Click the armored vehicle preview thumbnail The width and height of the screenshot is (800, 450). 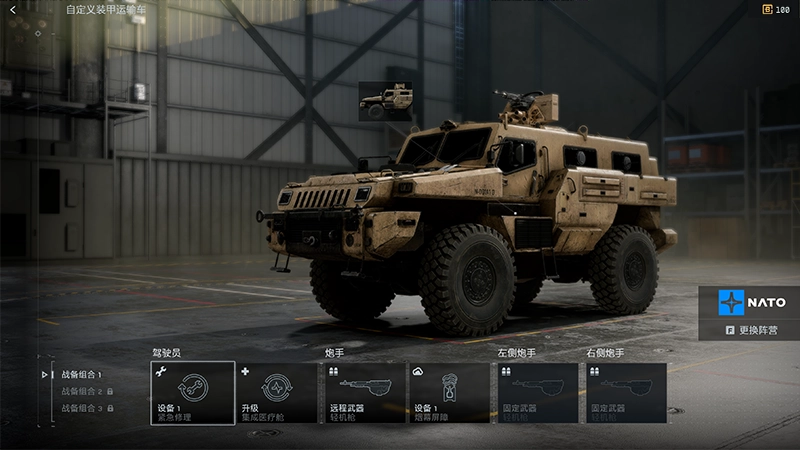[385, 100]
